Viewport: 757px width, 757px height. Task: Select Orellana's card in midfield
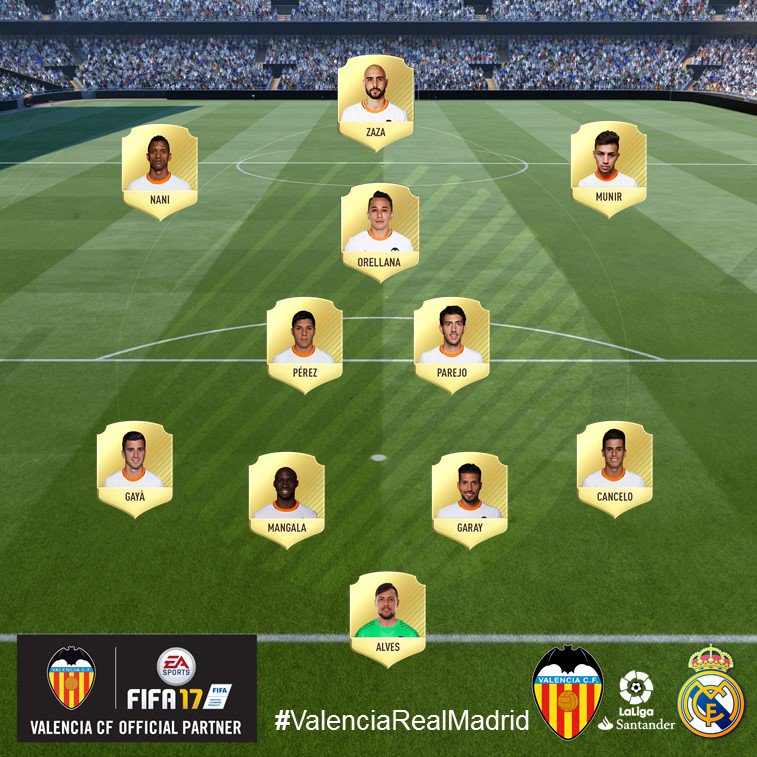click(x=379, y=230)
